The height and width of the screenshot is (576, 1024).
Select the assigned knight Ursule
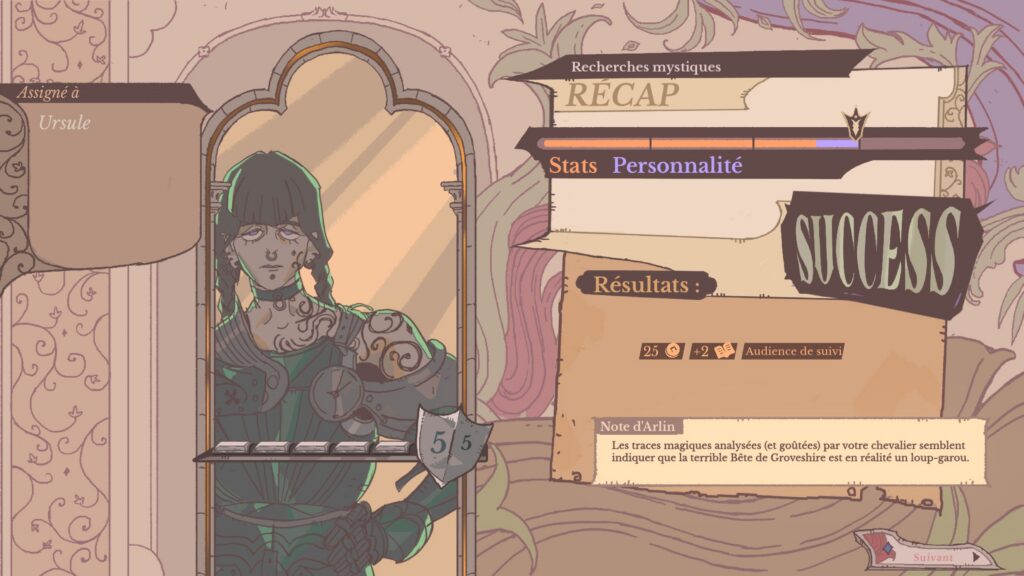tap(64, 123)
